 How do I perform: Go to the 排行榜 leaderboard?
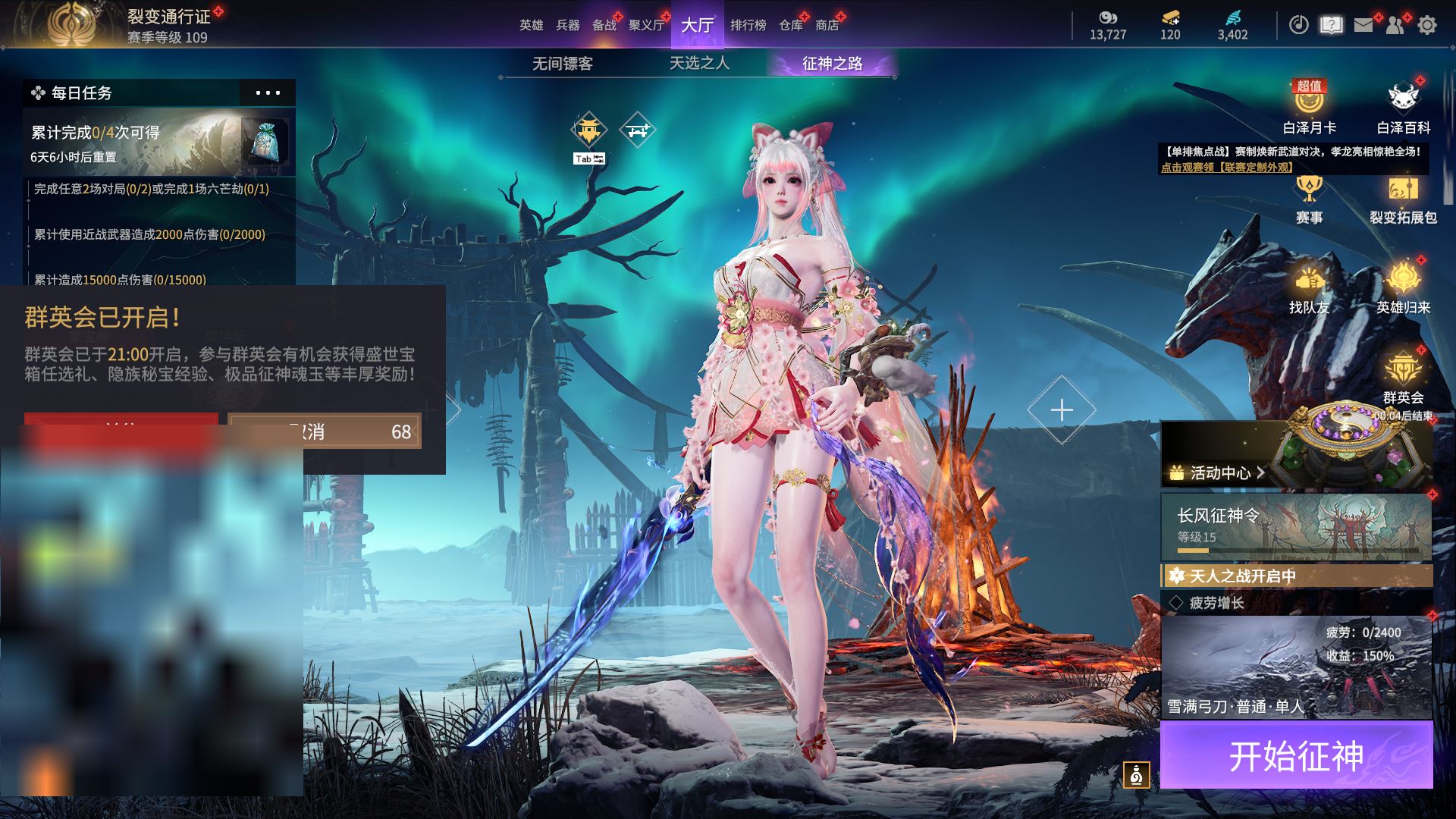coord(748,25)
